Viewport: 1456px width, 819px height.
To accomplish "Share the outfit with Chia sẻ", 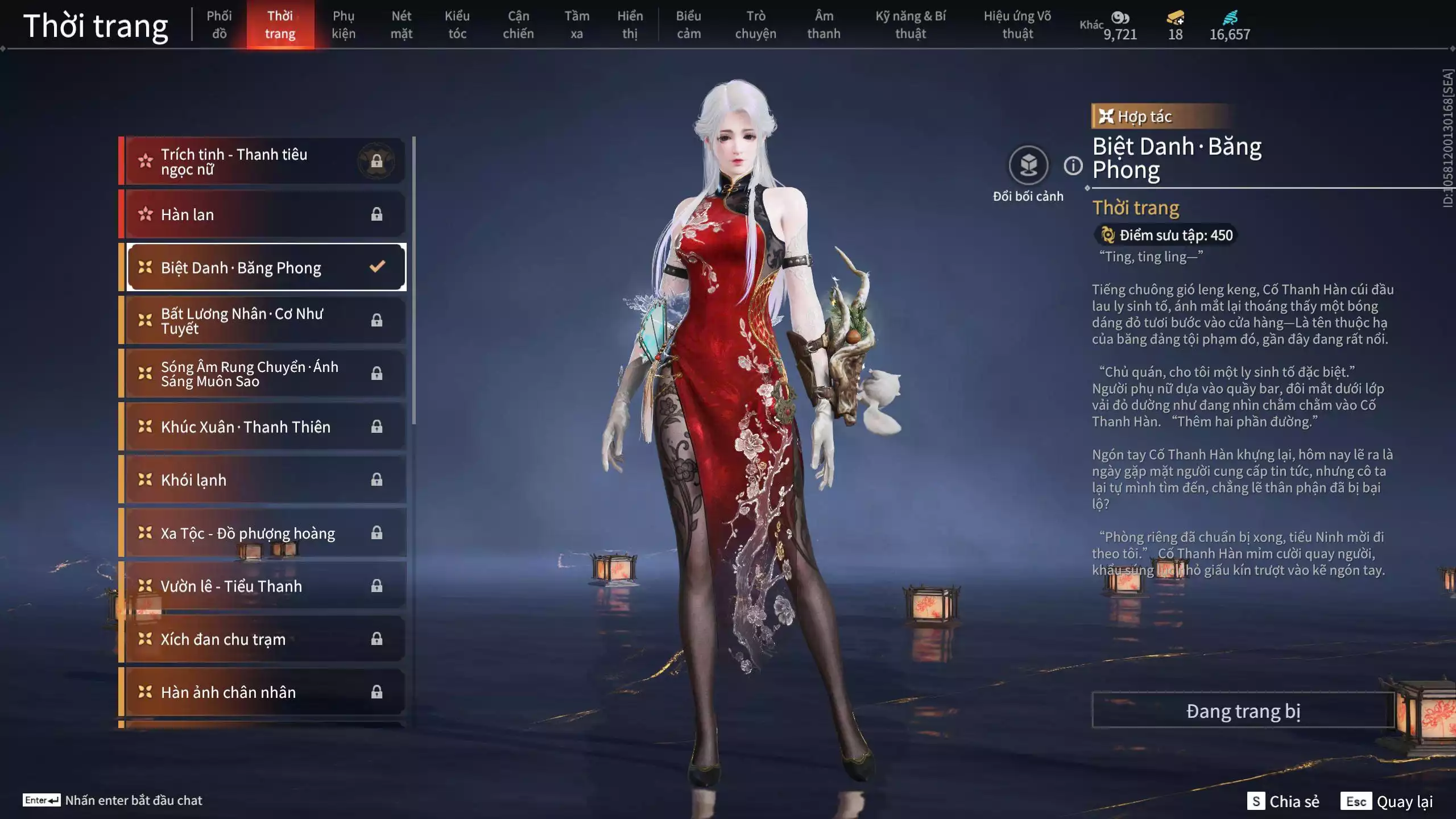I will click(1283, 801).
